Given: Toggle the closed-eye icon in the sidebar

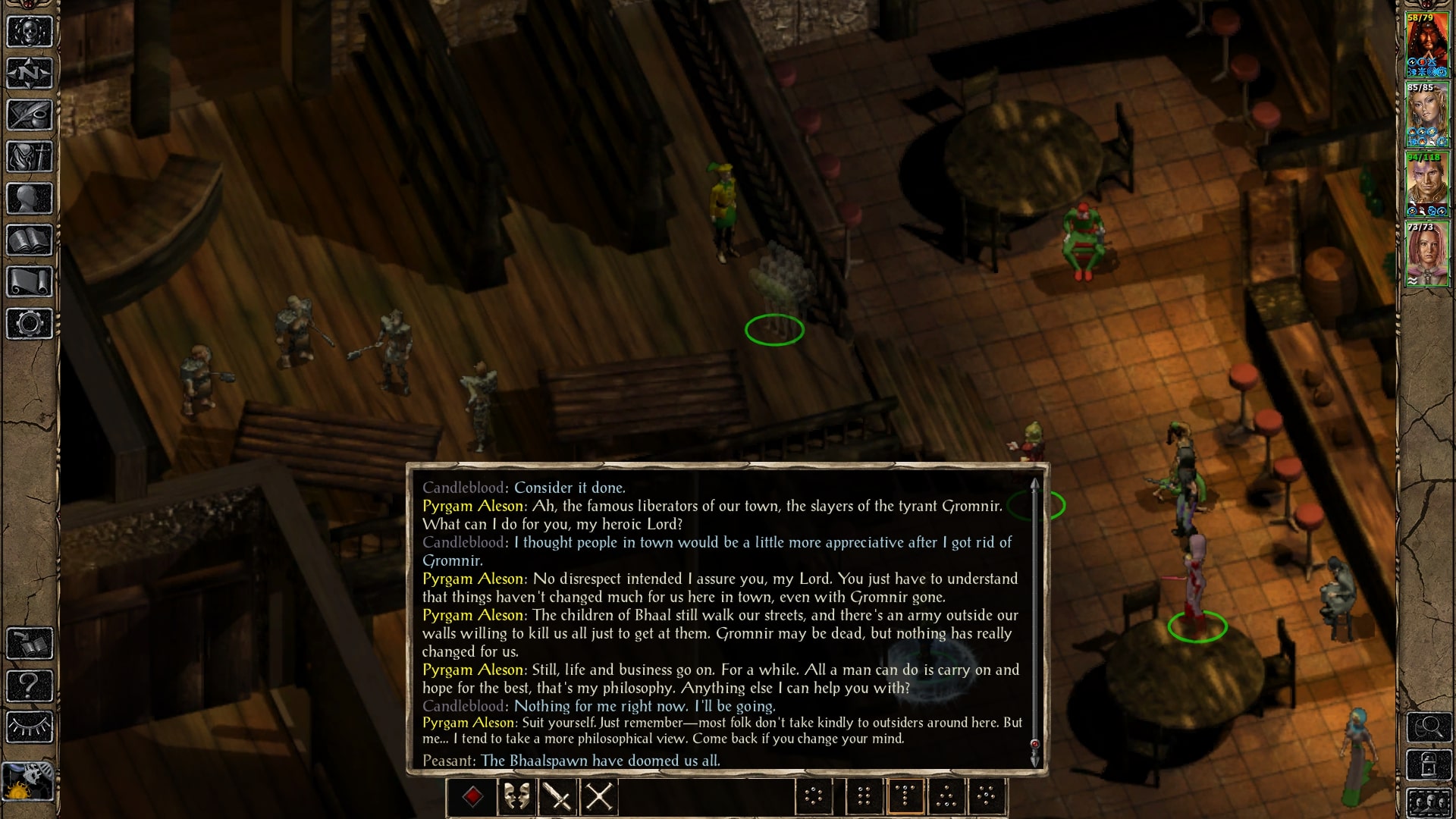Looking at the screenshot, I should click(30, 727).
